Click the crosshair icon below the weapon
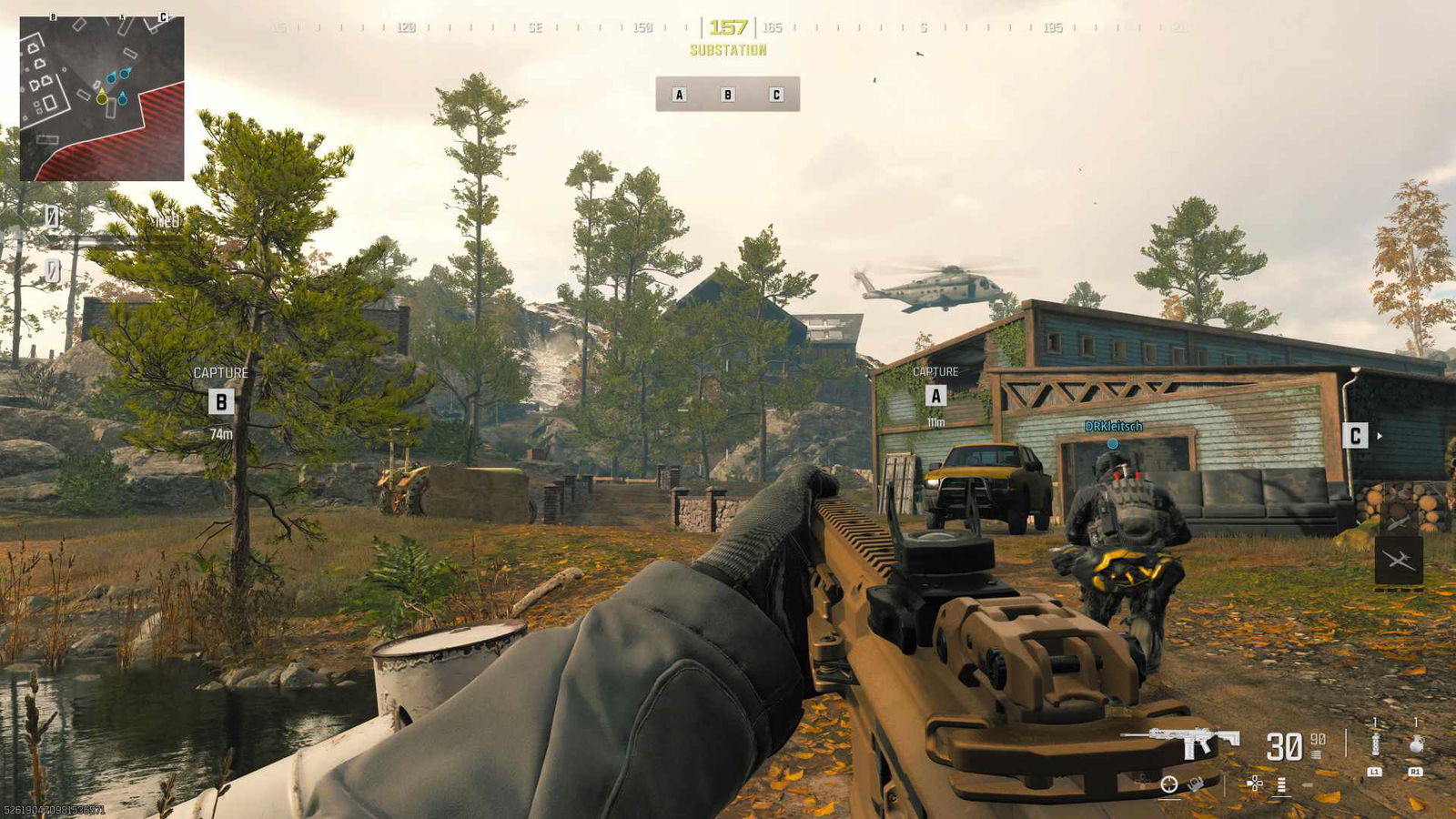 click(1169, 784)
